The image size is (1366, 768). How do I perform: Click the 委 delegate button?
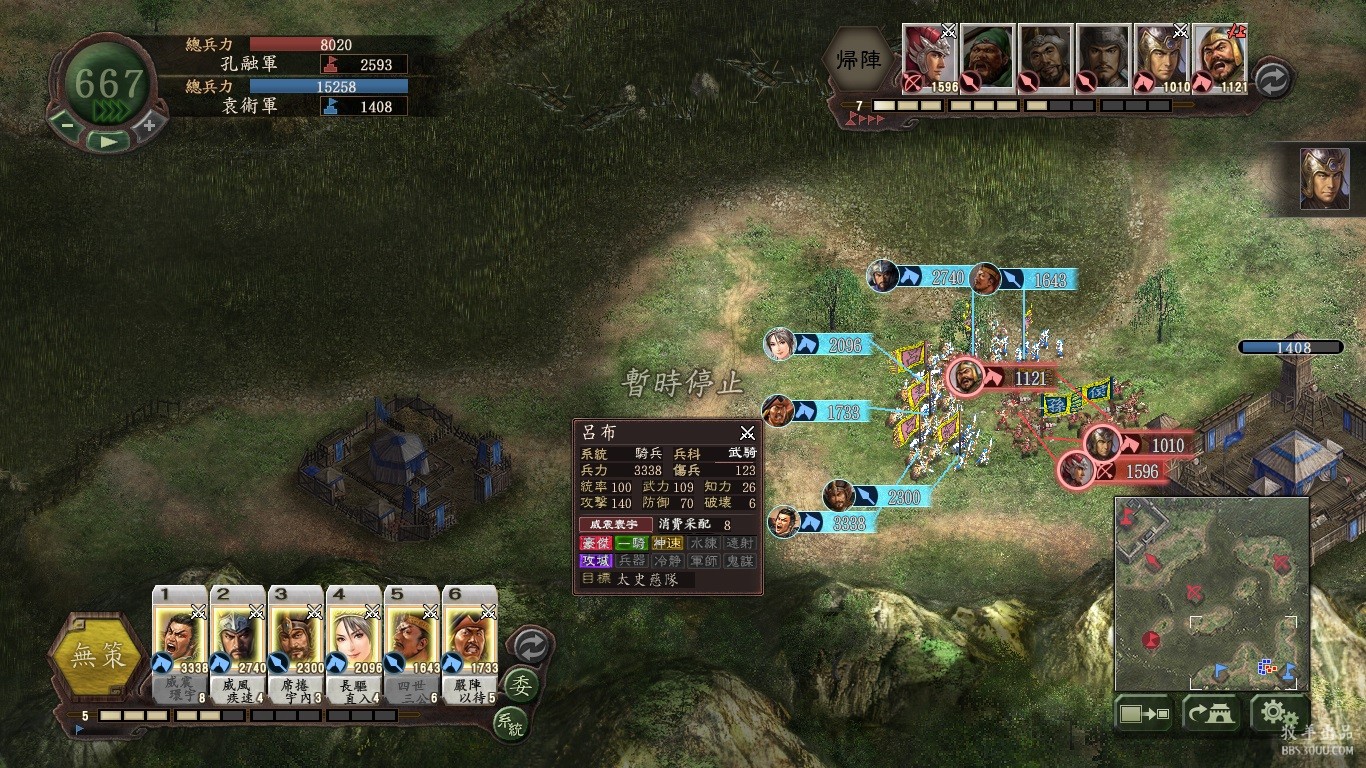click(520, 686)
